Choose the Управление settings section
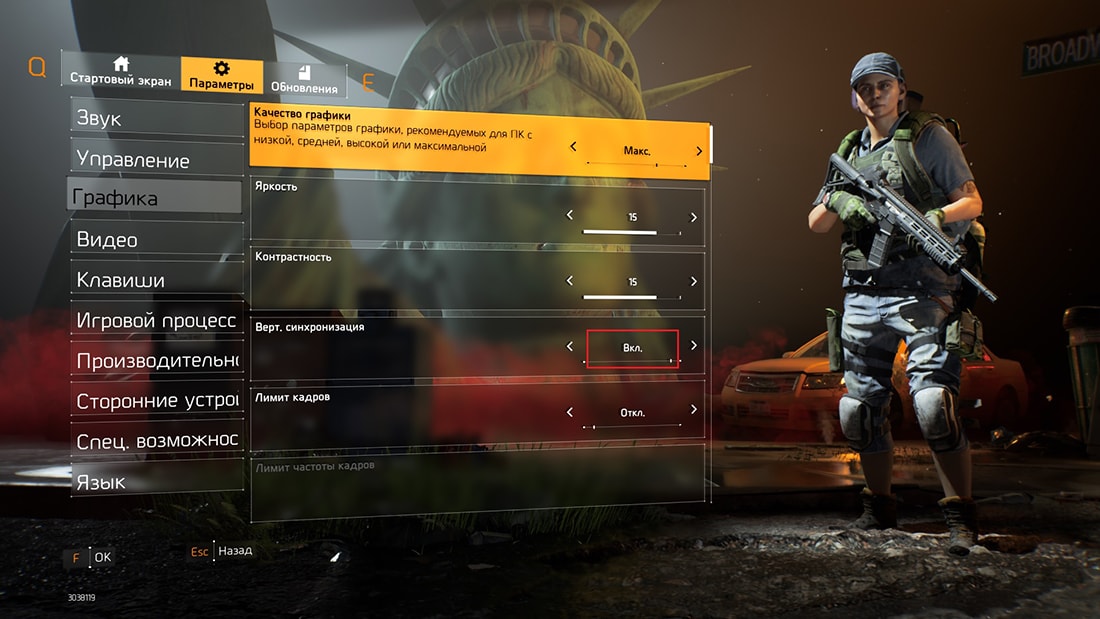The width and height of the screenshot is (1100, 619). click(155, 160)
